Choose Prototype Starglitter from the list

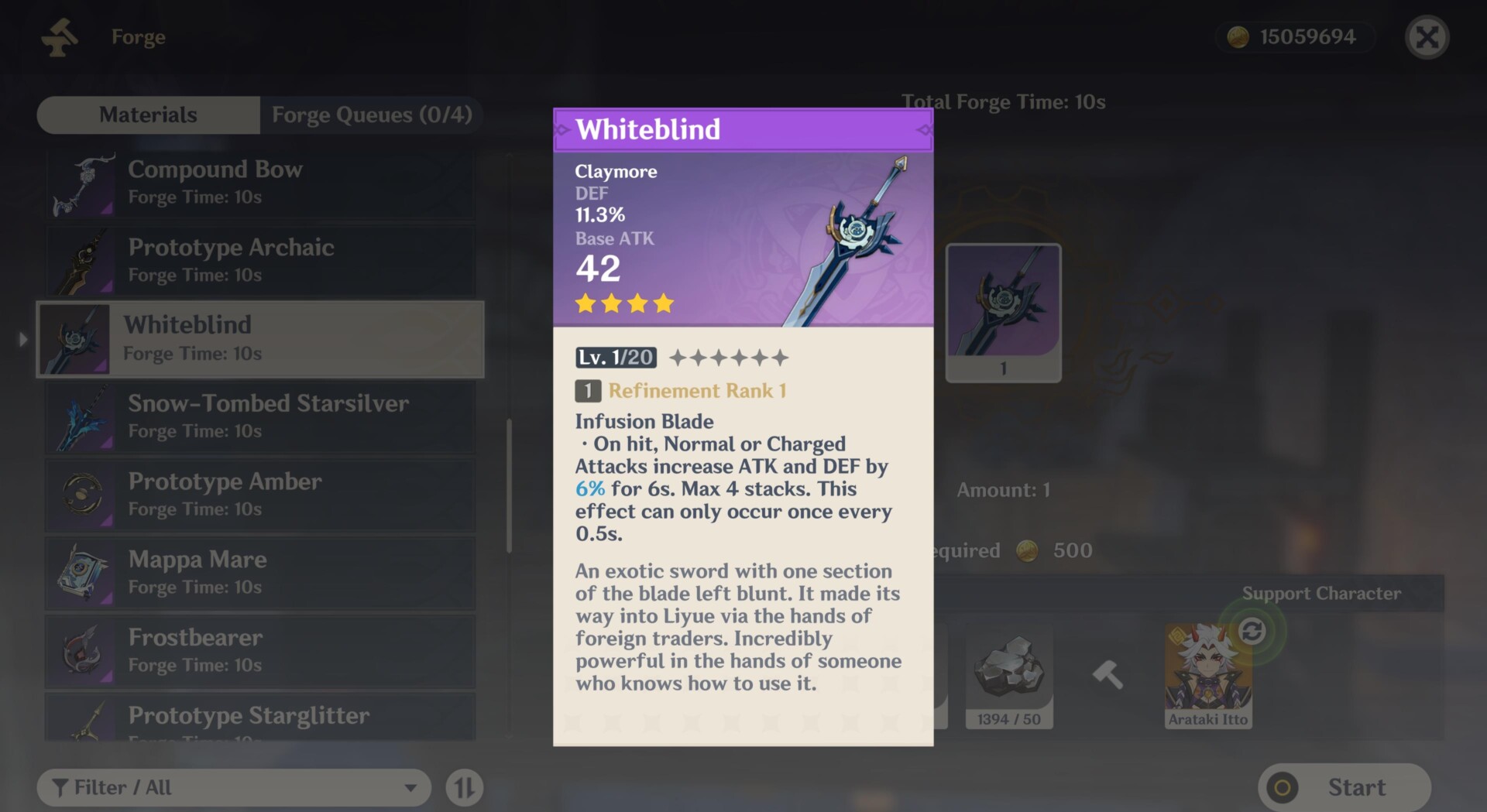pyautogui.click(x=260, y=718)
